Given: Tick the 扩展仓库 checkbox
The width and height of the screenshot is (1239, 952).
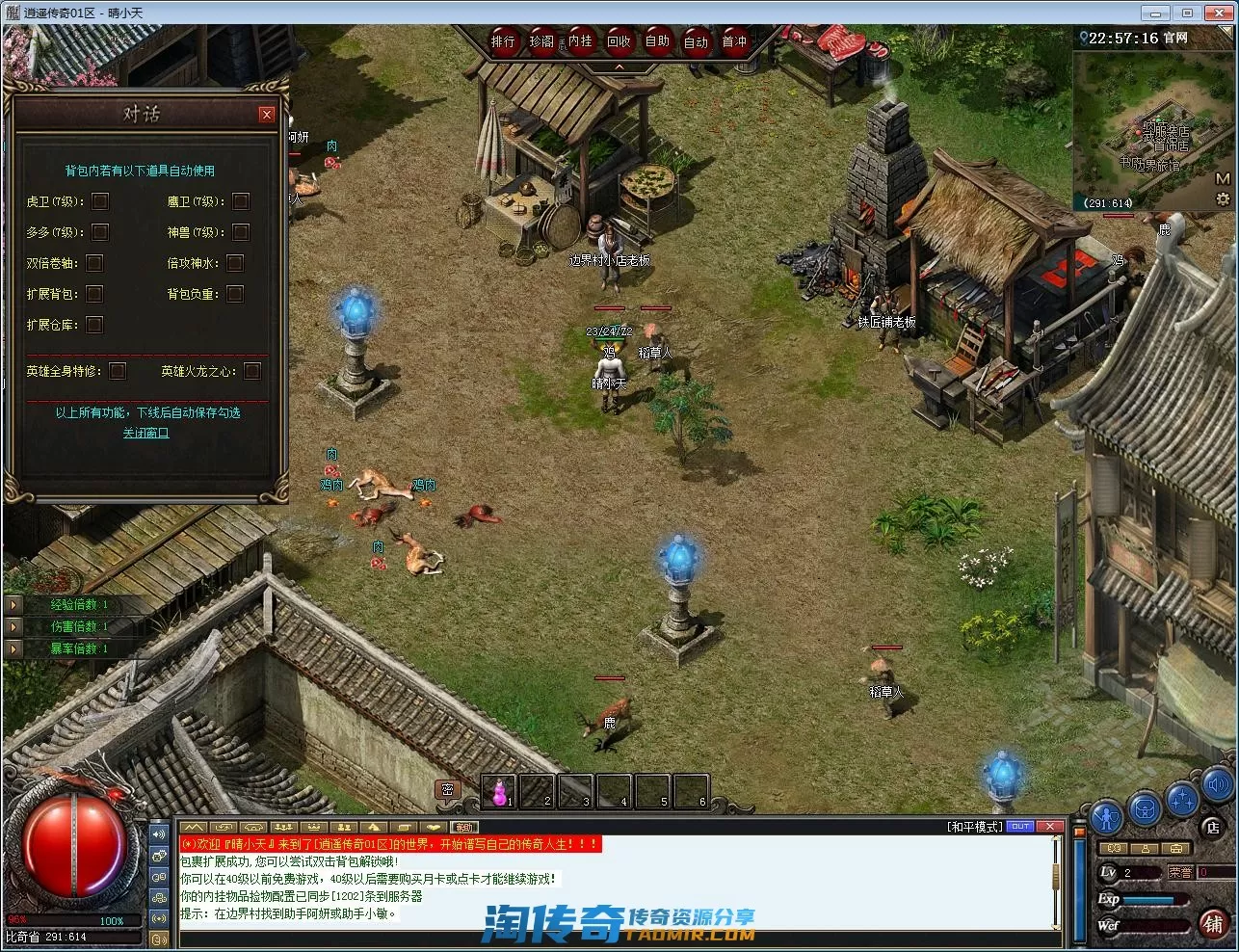Looking at the screenshot, I should tap(94, 325).
